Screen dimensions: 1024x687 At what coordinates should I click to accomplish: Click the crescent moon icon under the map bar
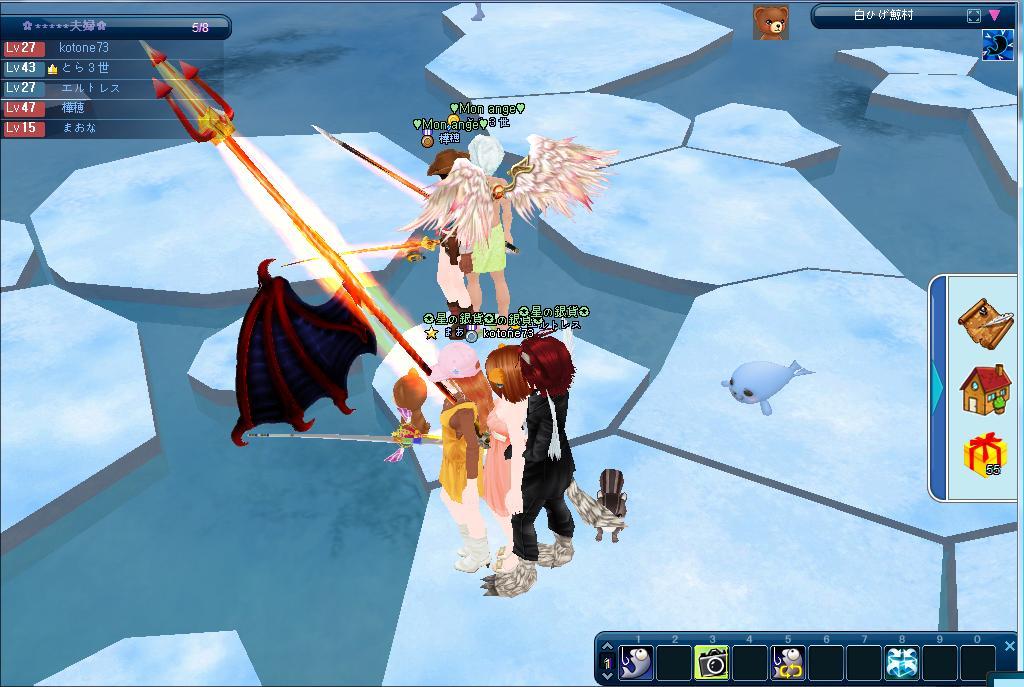point(997,45)
